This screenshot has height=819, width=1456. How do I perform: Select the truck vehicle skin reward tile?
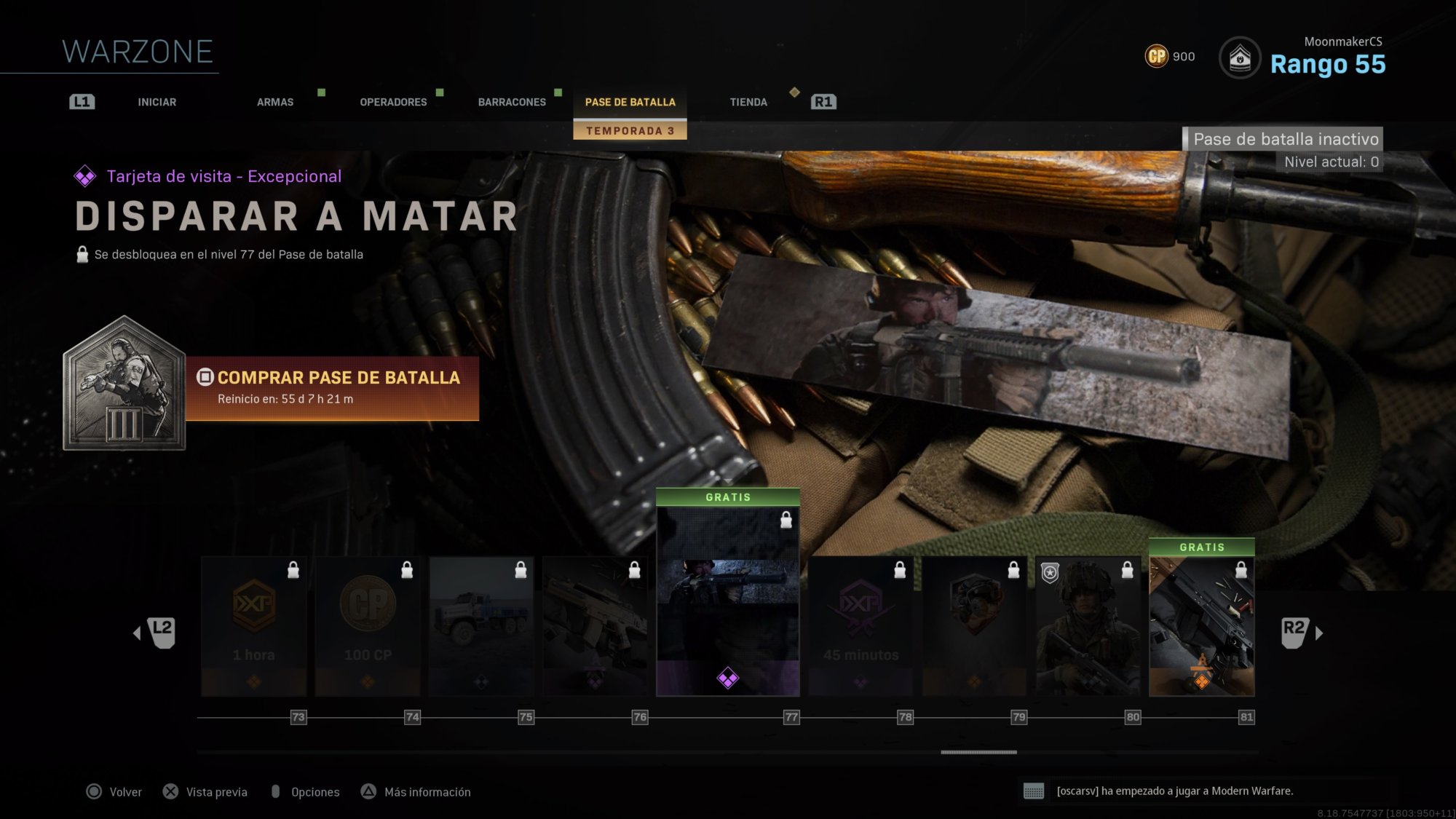coord(481,626)
